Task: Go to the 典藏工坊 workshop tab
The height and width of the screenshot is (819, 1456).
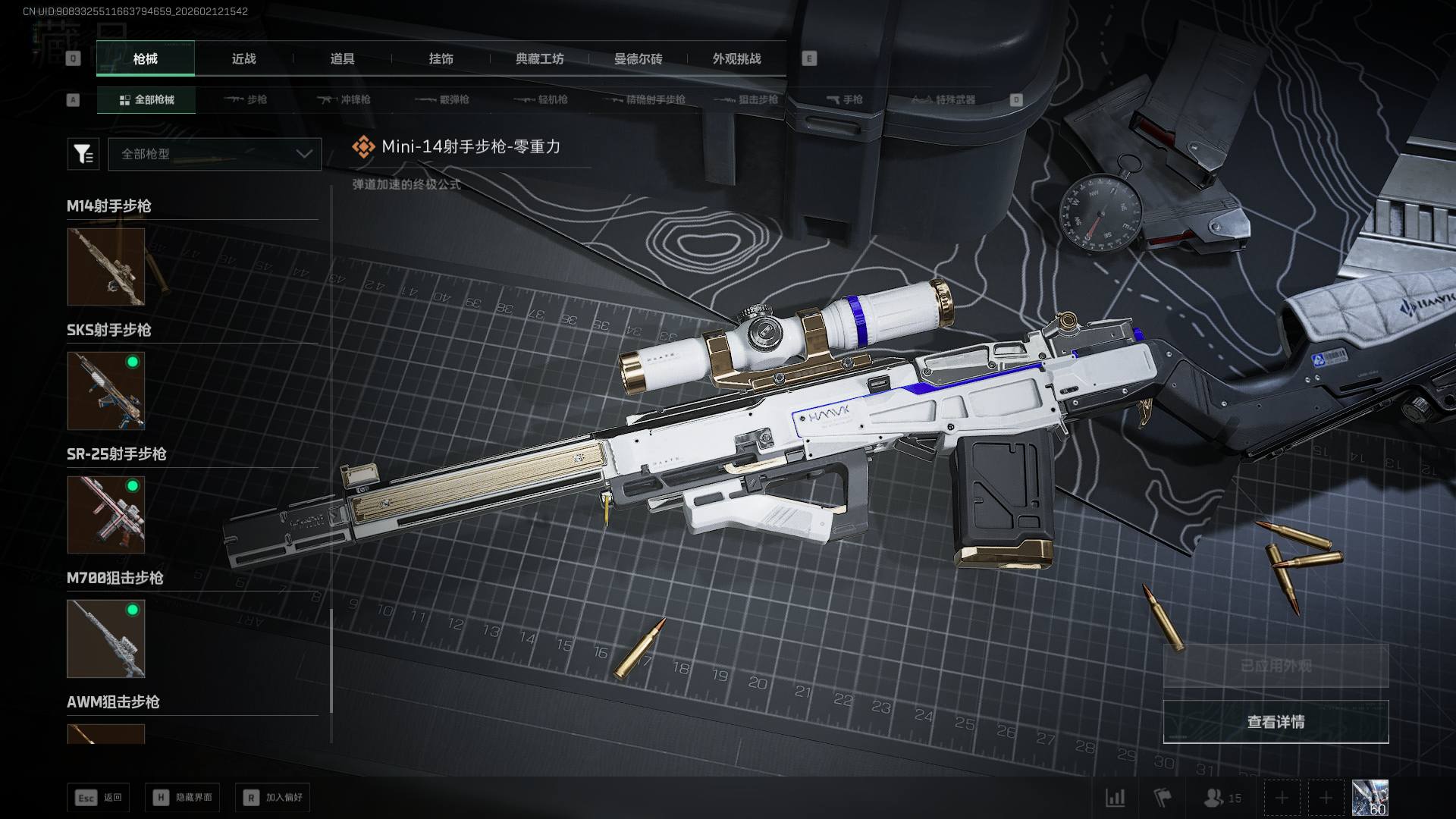Action: [x=539, y=58]
